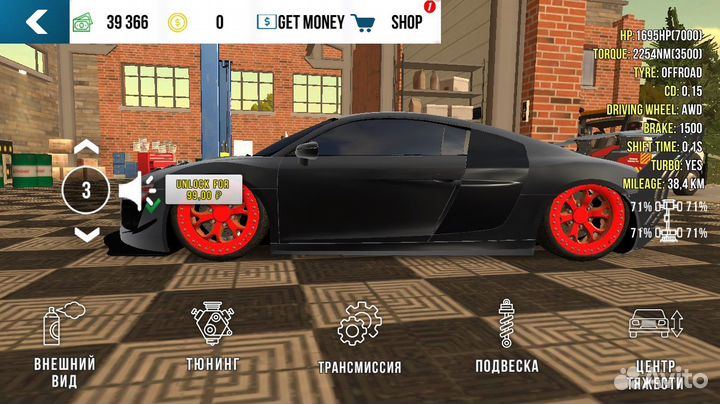The width and height of the screenshot is (720, 404).
Task: Open the GET MONEY offer
Action: tap(301, 22)
